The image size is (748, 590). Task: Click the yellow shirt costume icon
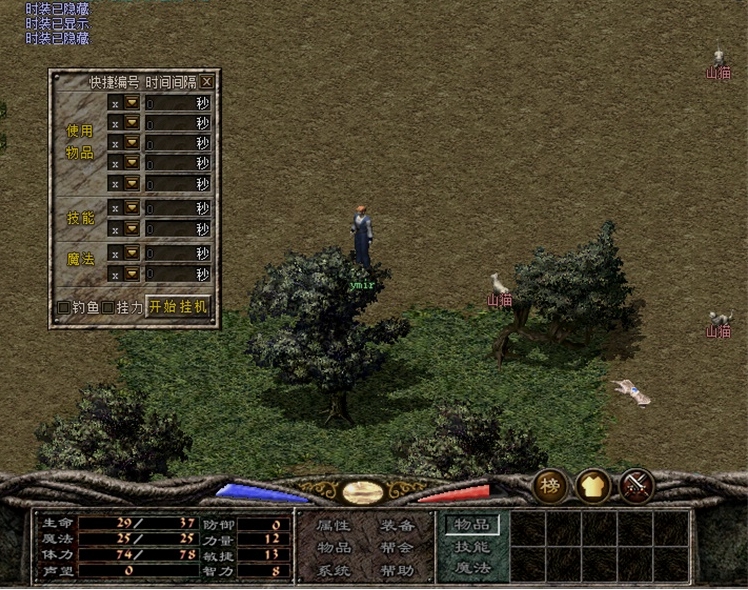[593, 486]
